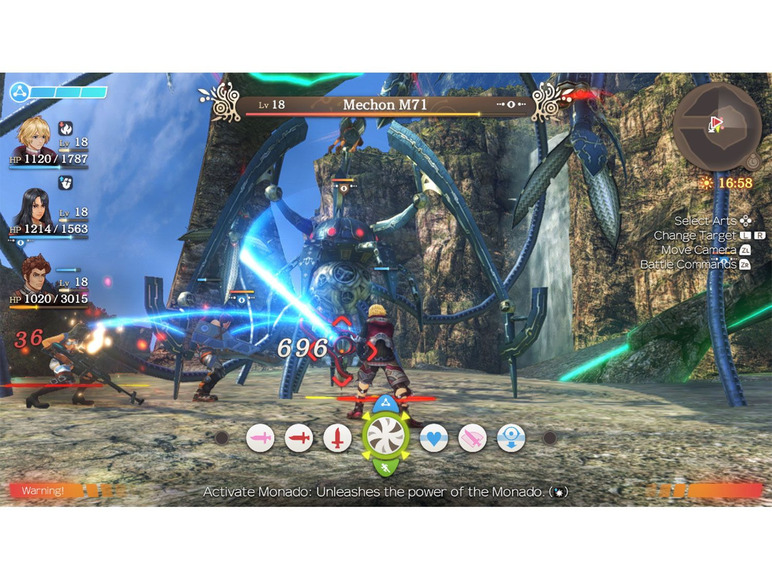Image resolution: width=772 pixels, height=579 pixels.
Task: Activate the blue downward arrow art
Action: 510,437
